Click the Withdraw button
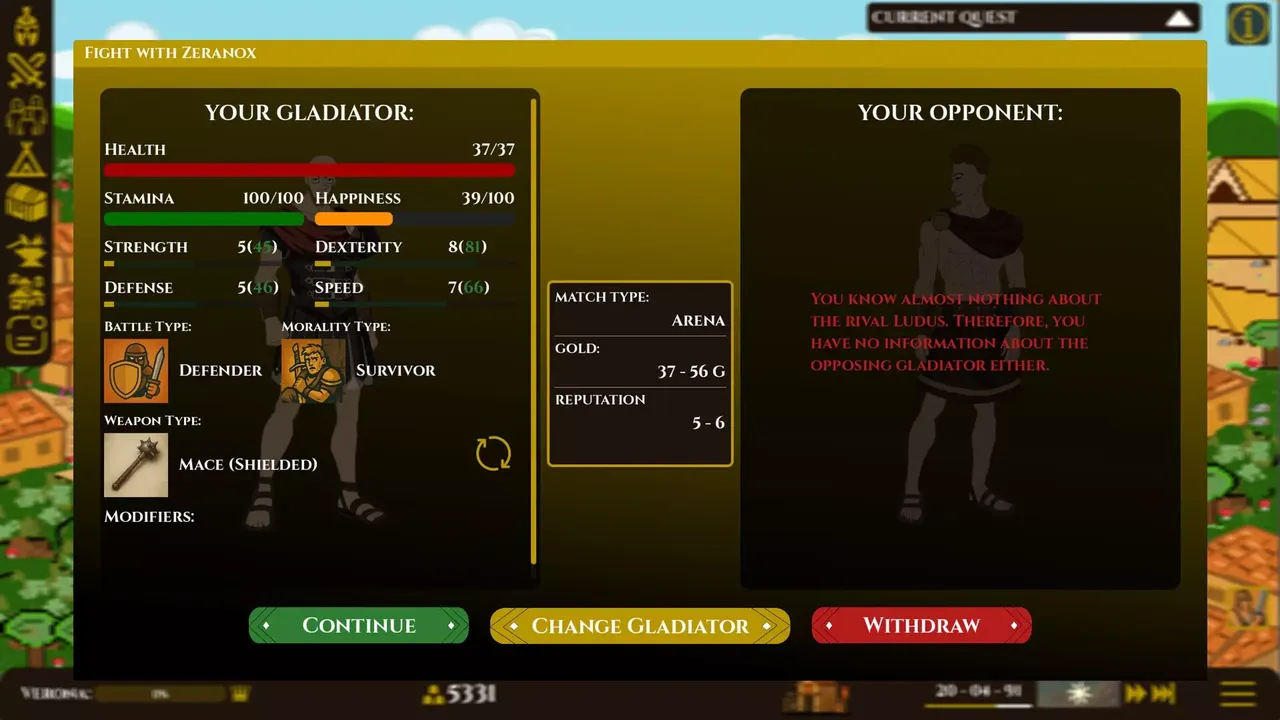 coord(920,625)
